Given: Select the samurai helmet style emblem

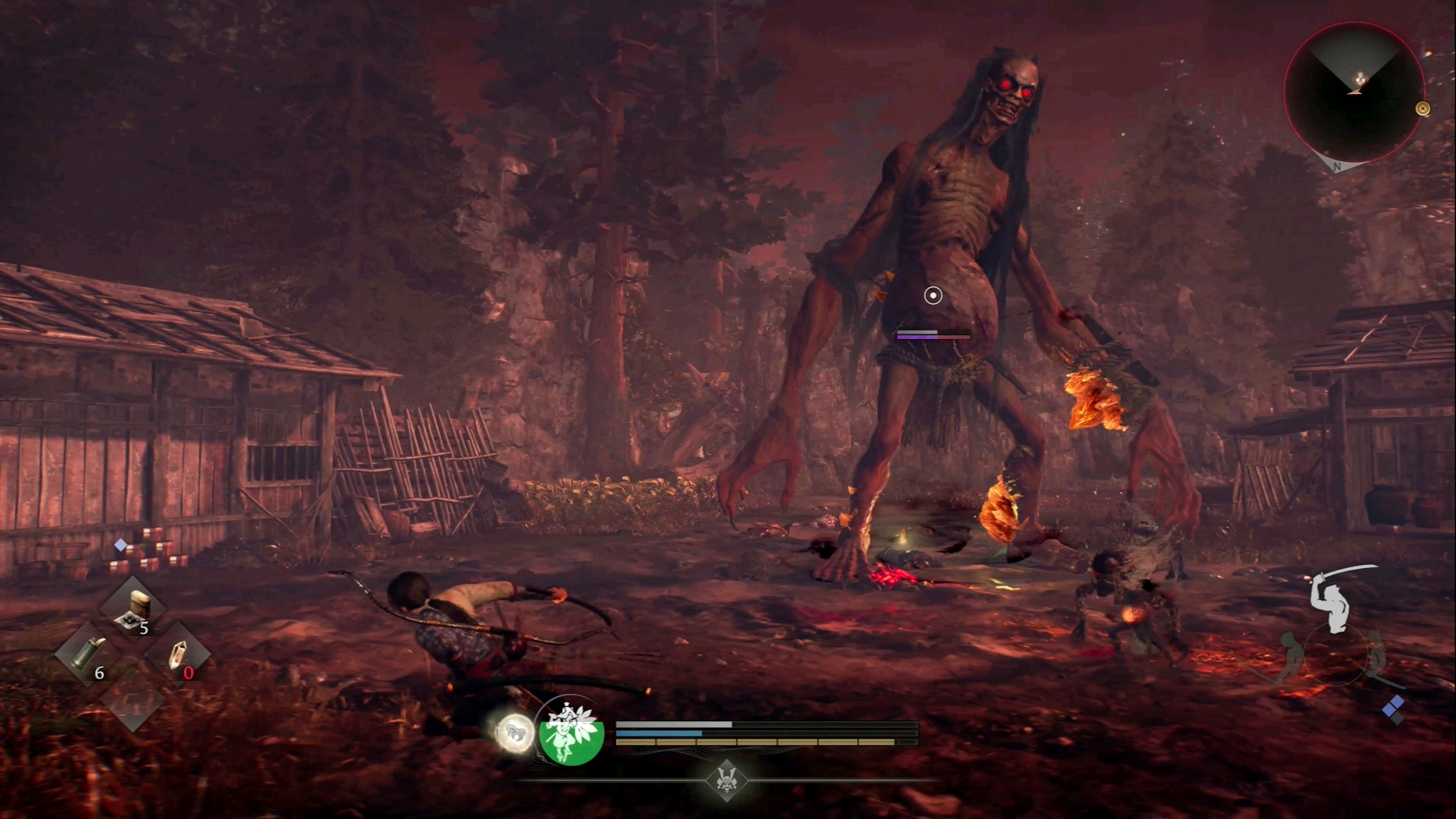Looking at the screenshot, I should click(x=727, y=780).
